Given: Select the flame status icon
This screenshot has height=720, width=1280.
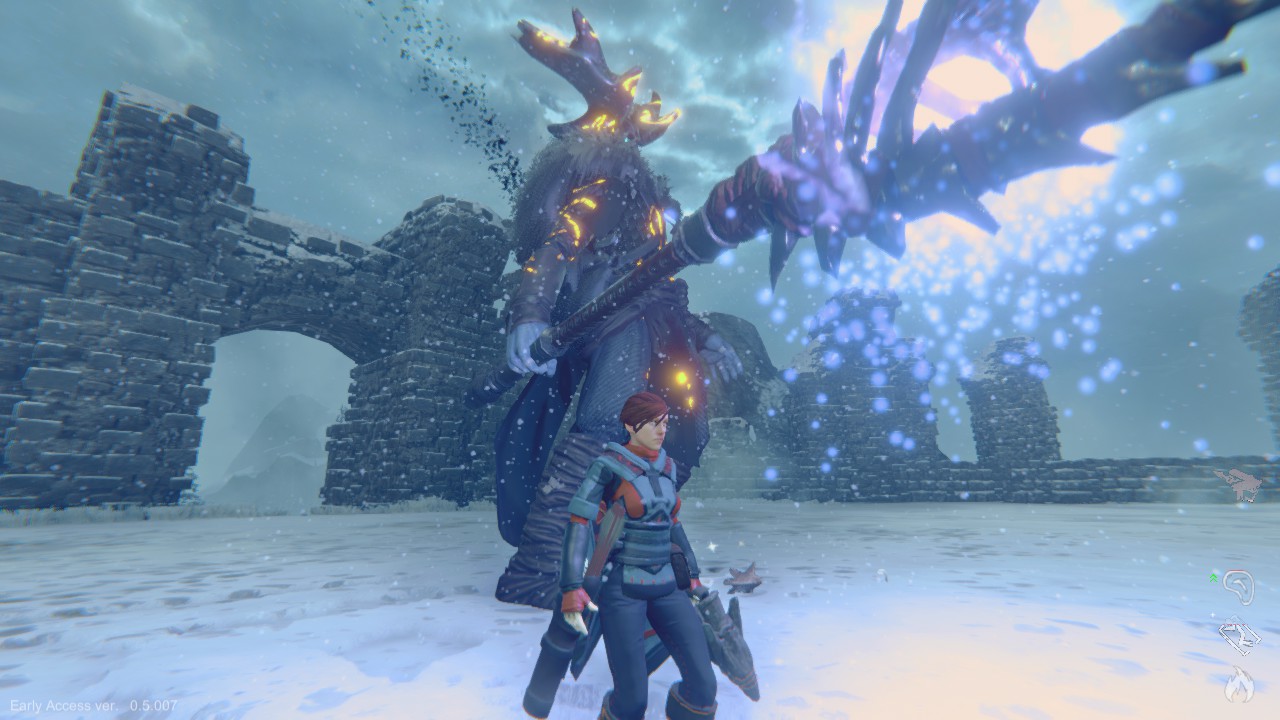Looking at the screenshot, I should click(x=1239, y=684).
